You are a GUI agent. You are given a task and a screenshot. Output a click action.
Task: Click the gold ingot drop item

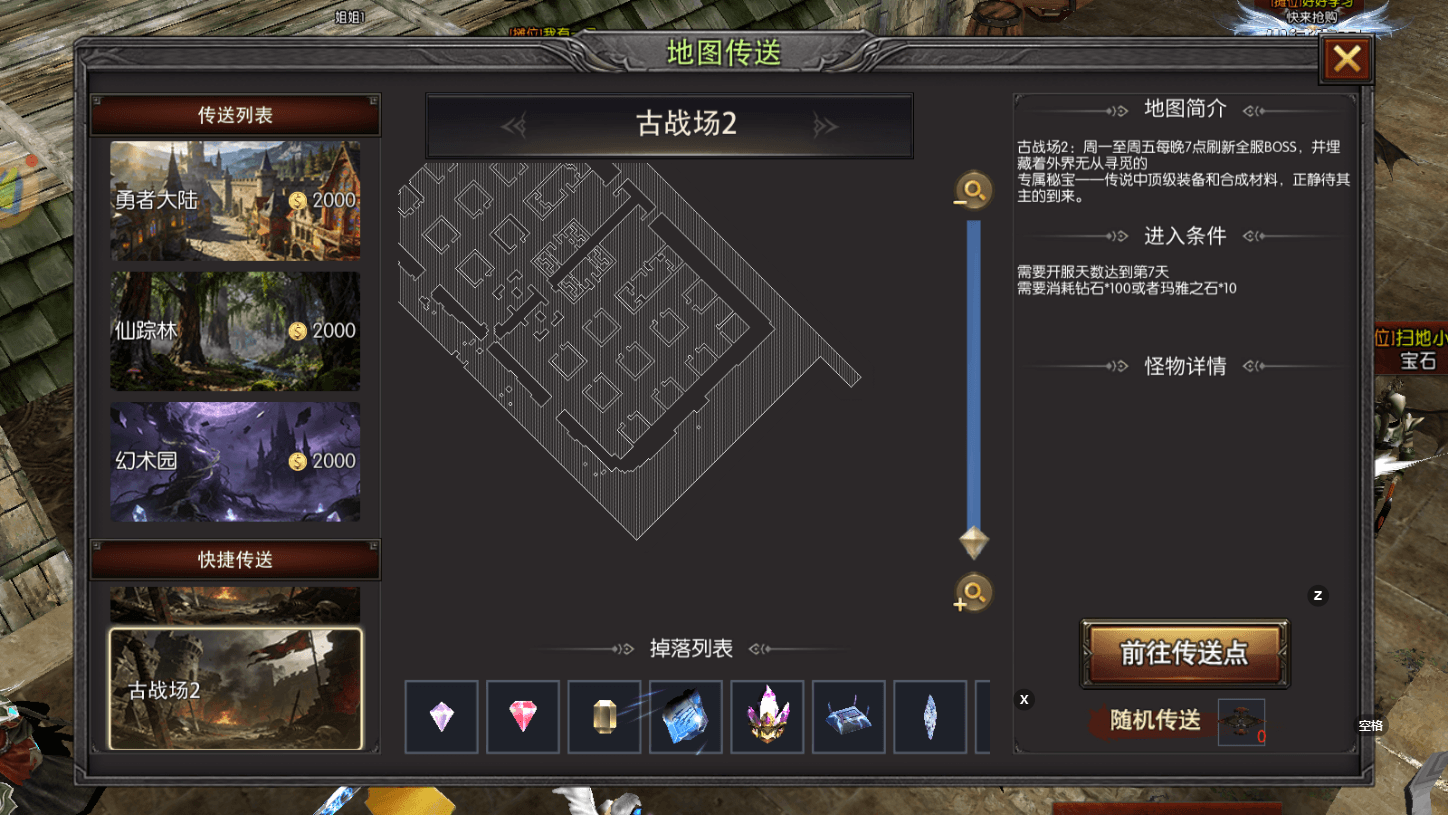pyautogui.click(x=605, y=717)
